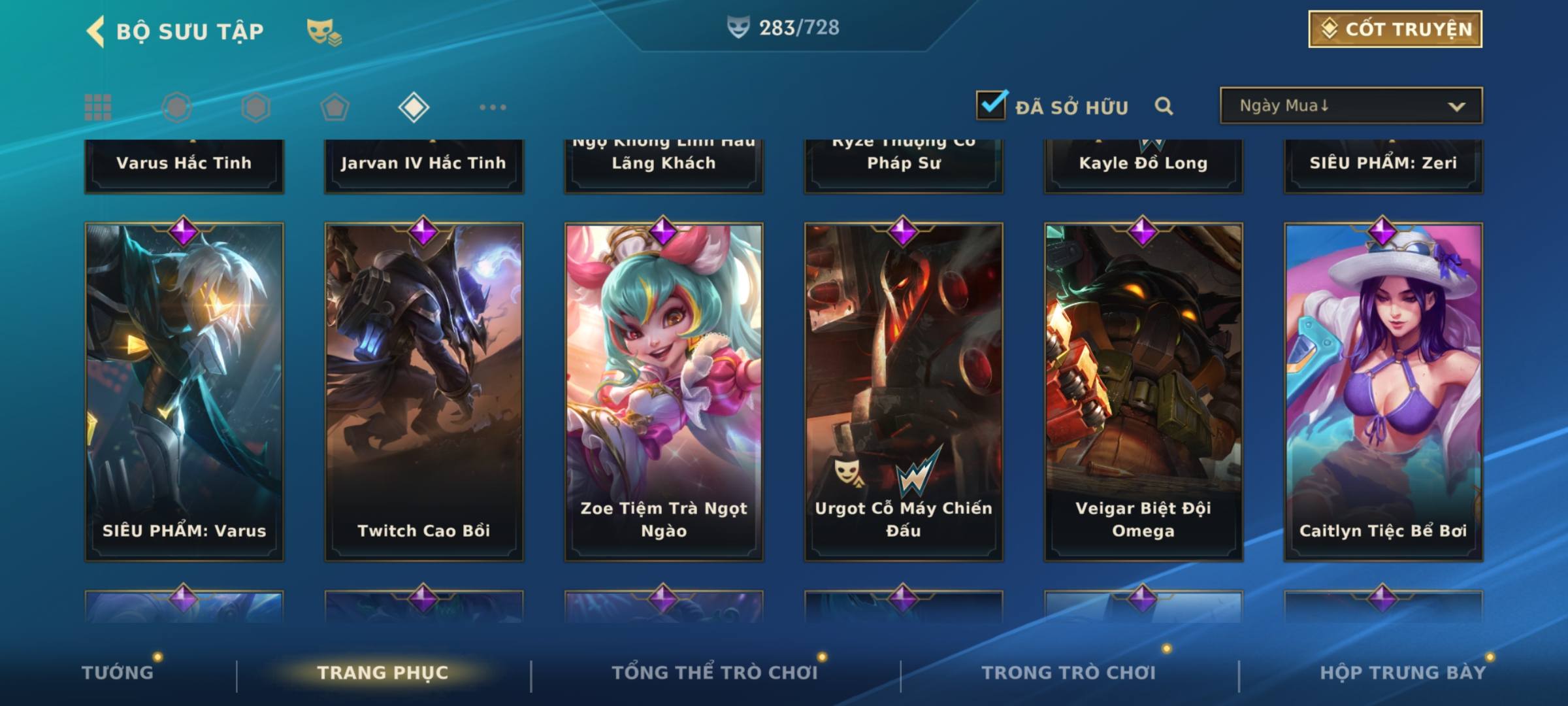Select the pentagon rarity filter
The height and width of the screenshot is (706, 1568).
point(335,107)
